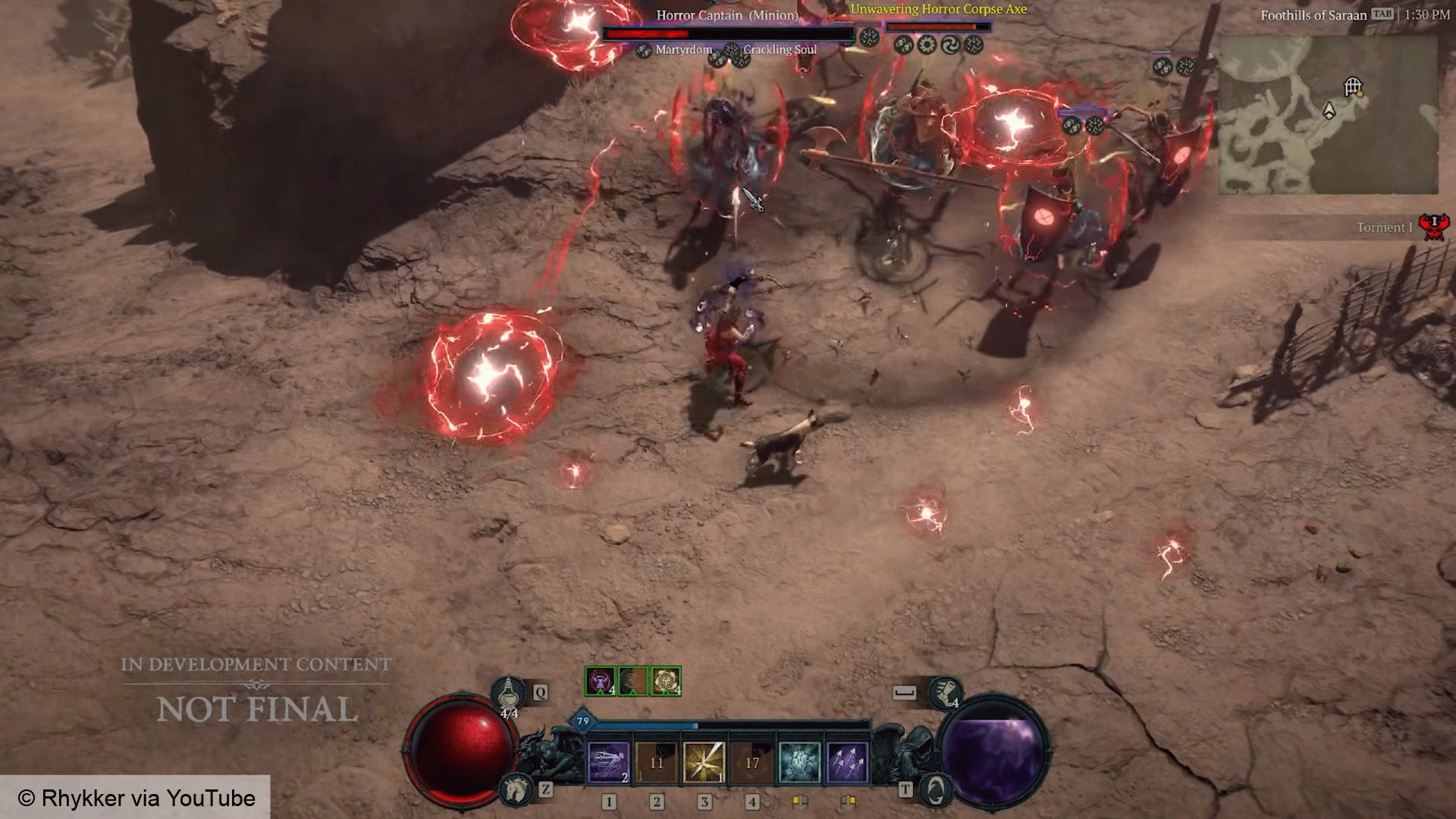Image resolution: width=1456 pixels, height=819 pixels.
Task: Click the first green-bordered elixir buff icon
Action: 599,681
